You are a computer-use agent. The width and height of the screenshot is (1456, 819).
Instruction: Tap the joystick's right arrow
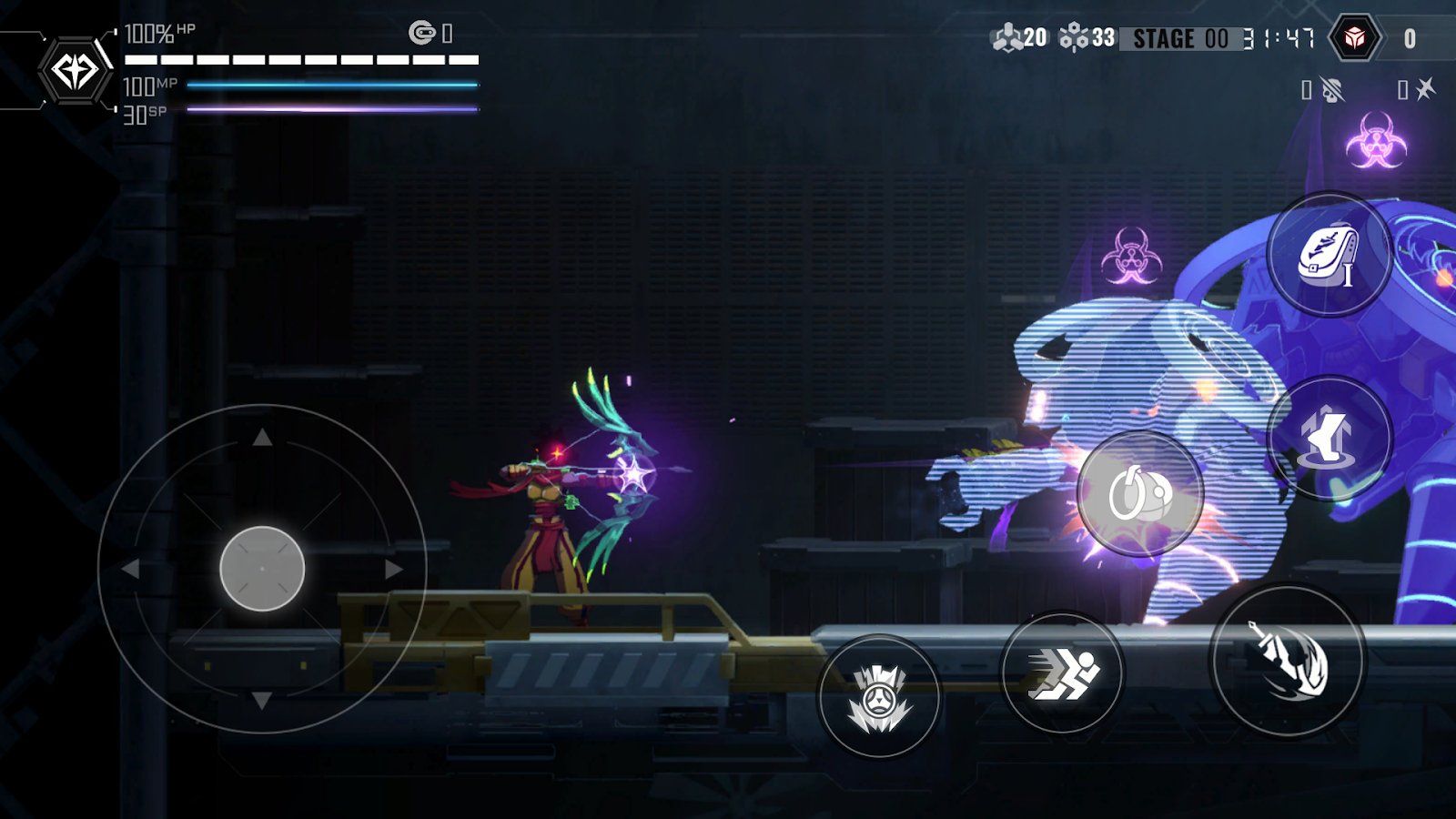coord(393,570)
